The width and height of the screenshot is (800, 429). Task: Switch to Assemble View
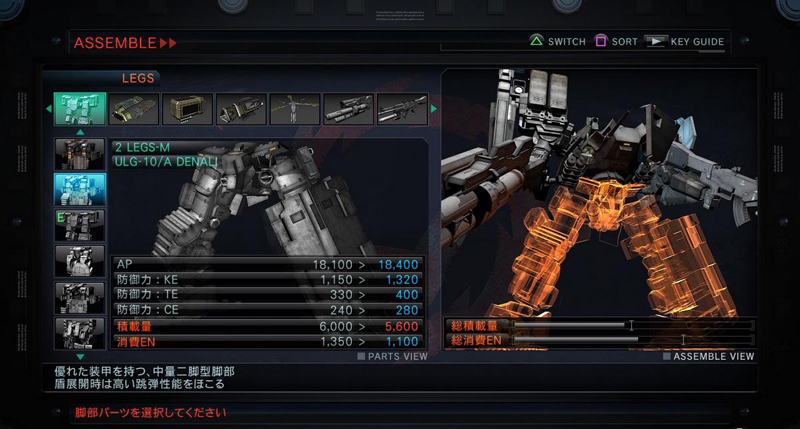coord(708,356)
